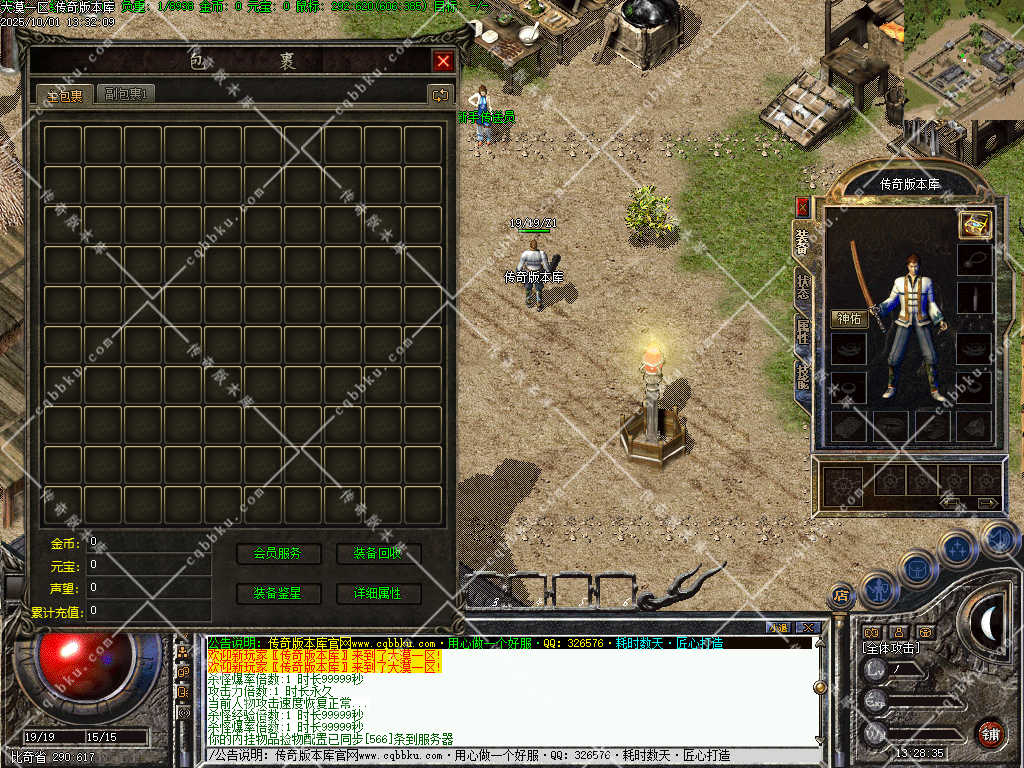The height and width of the screenshot is (768, 1024).
Task: Switch to the 状态 status tab
Action: [804, 285]
